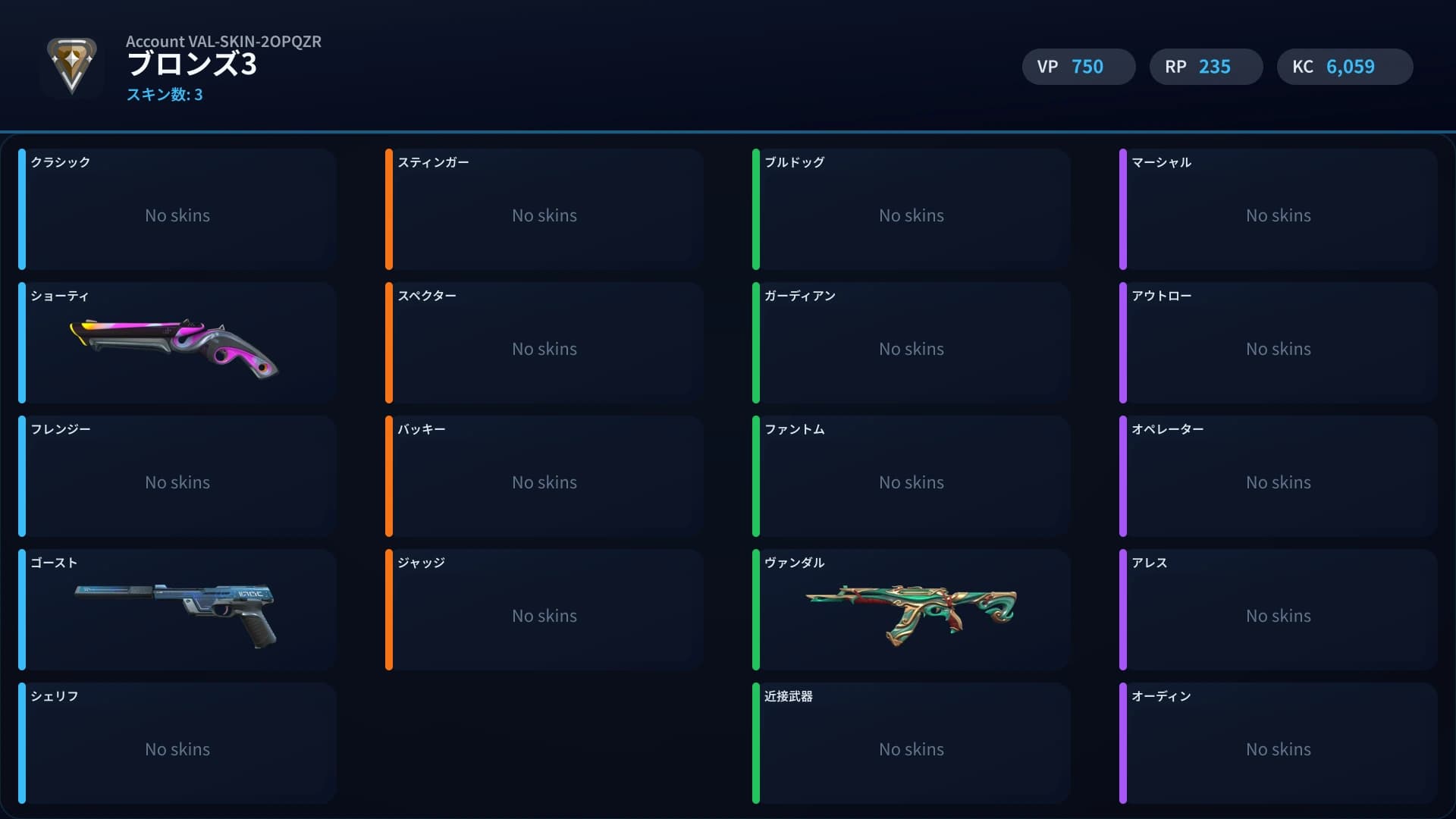Click the スキン数: 3 counter text
Viewport: 1456px width, 819px height.
[x=165, y=96]
